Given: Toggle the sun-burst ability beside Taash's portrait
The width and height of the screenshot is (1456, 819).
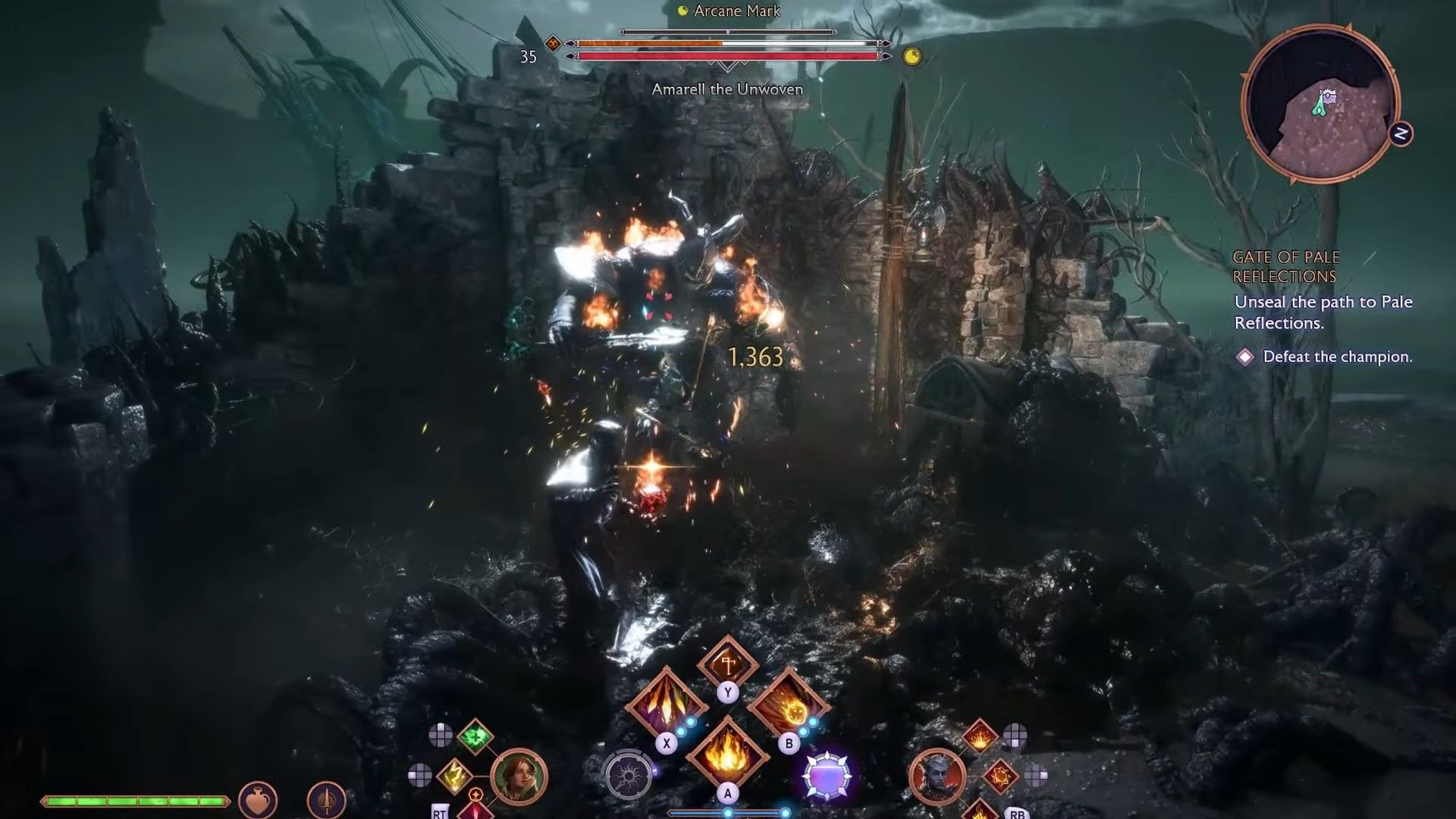Looking at the screenshot, I should [x=1001, y=776].
